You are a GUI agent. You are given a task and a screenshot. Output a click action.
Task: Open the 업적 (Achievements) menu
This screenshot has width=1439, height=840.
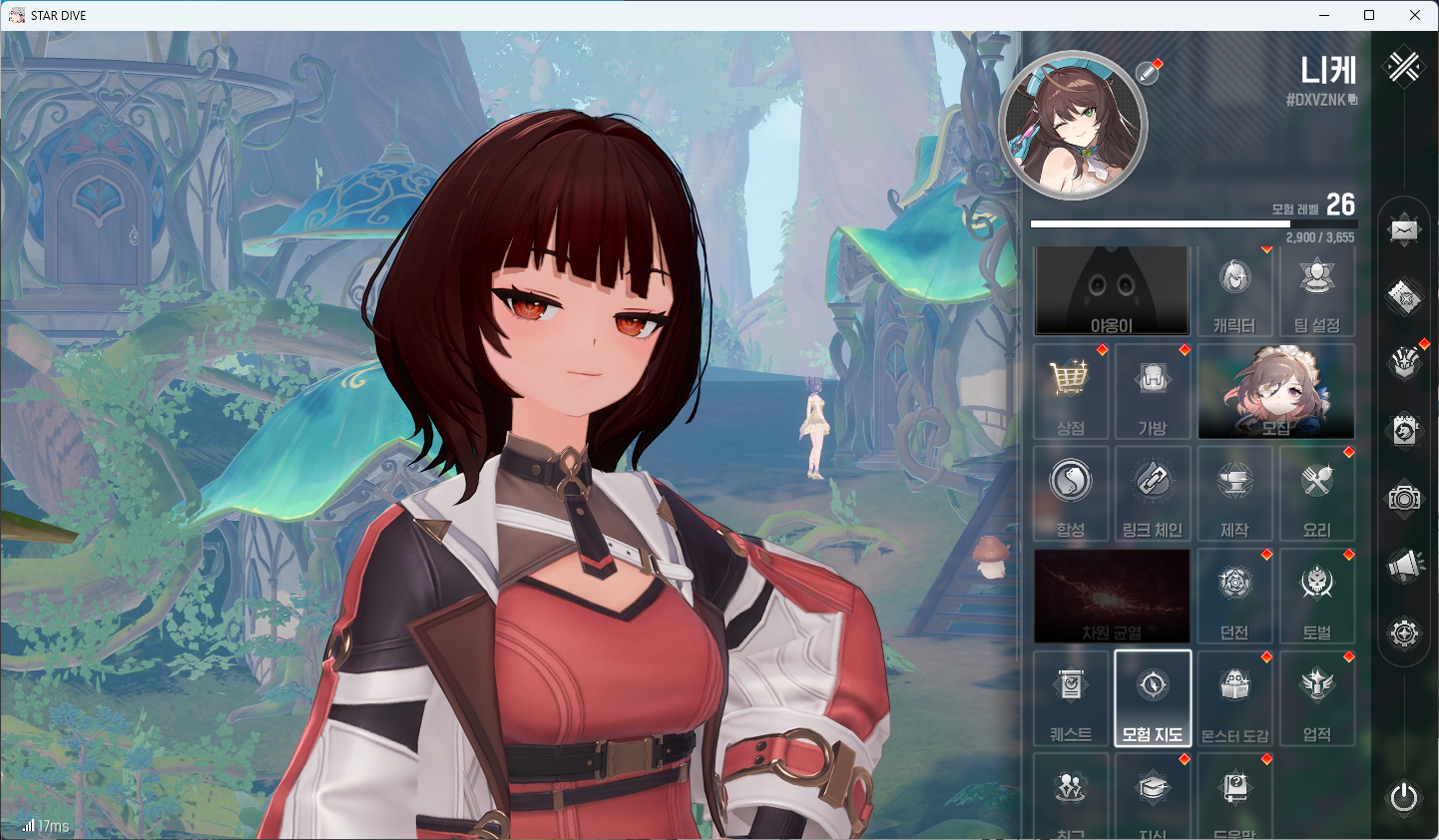[x=1316, y=698]
